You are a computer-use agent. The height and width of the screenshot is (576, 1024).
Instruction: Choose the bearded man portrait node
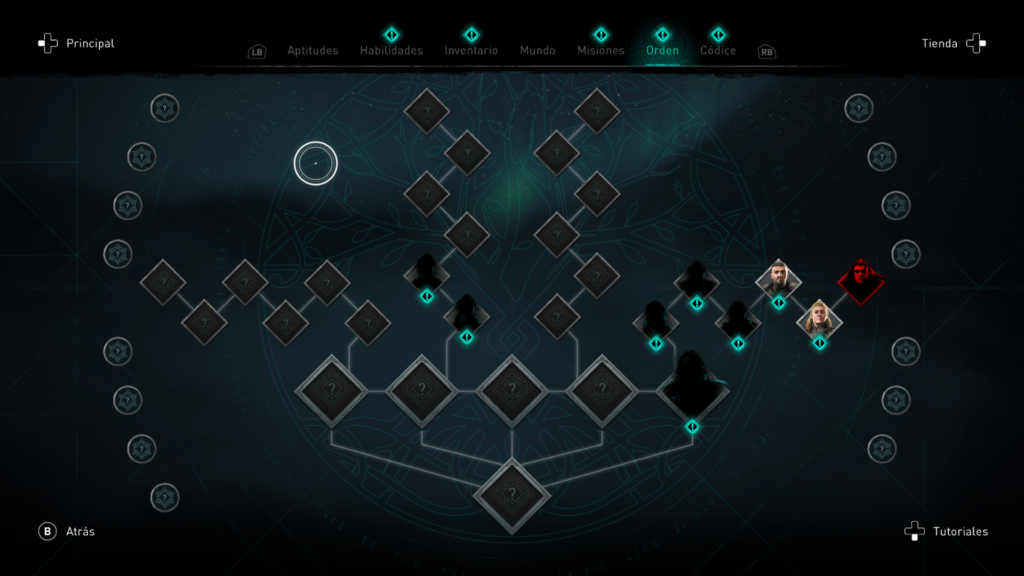[778, 279]
